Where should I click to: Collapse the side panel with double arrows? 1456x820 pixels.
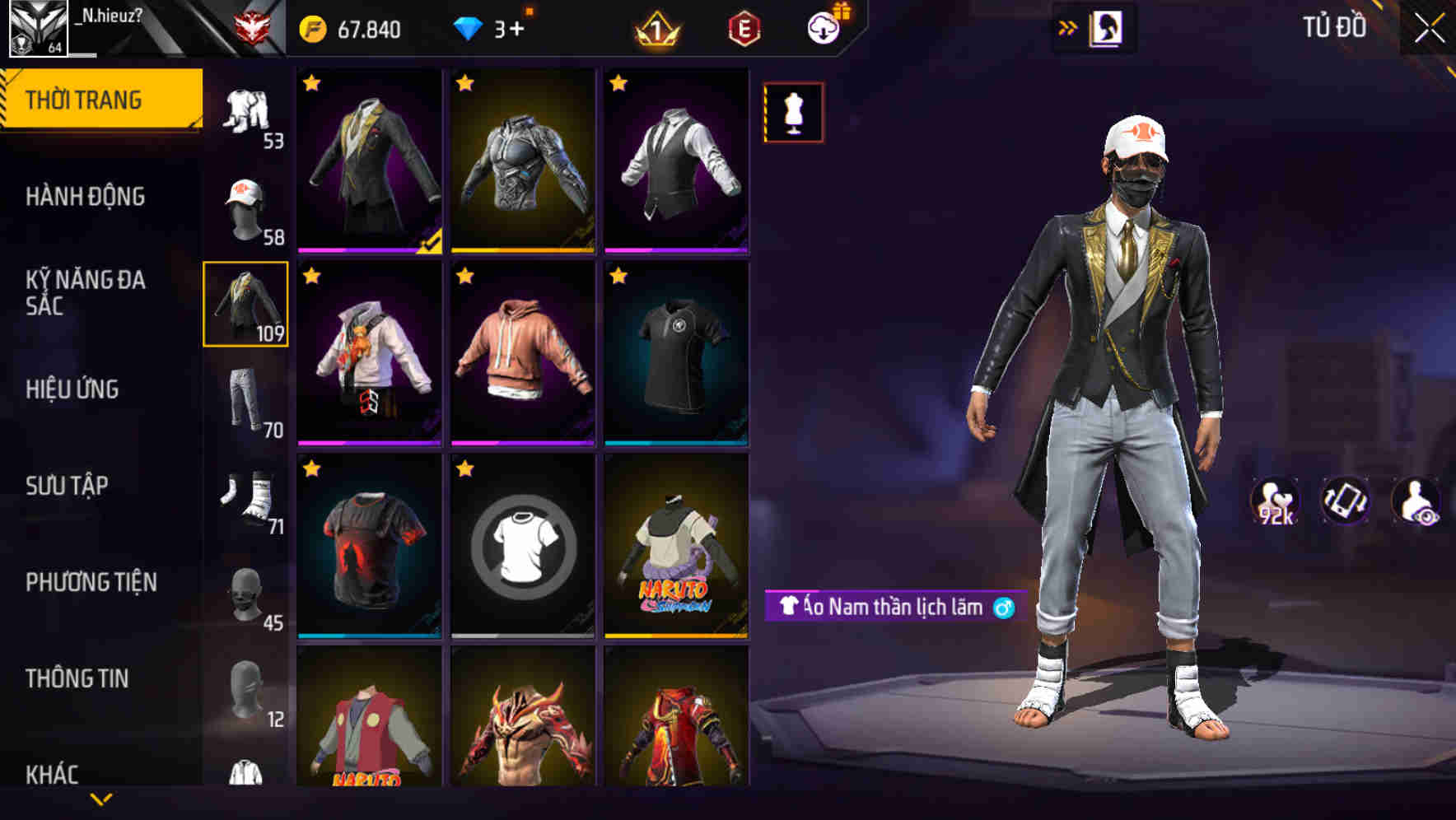click(1068, 26)
